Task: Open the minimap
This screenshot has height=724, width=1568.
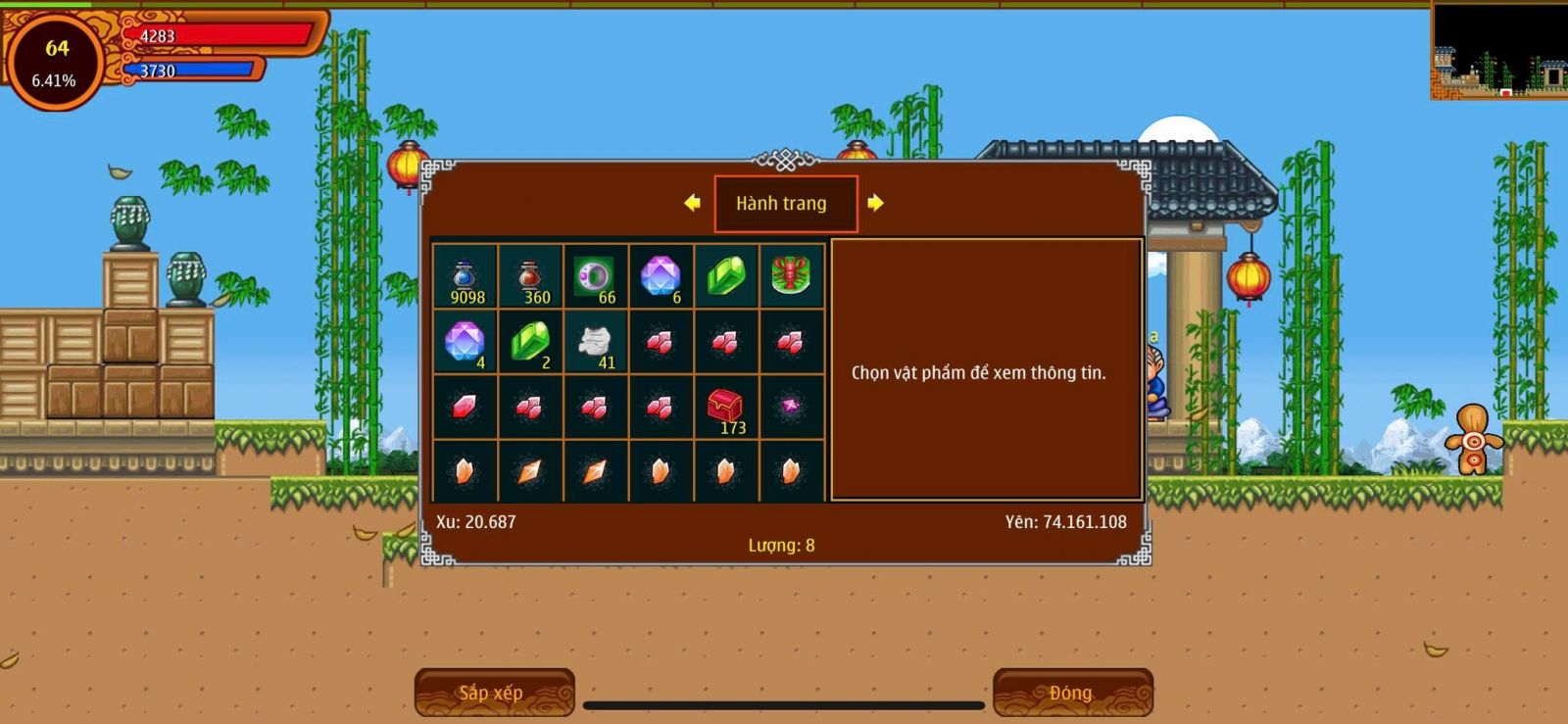Action: click(1498, 49)
